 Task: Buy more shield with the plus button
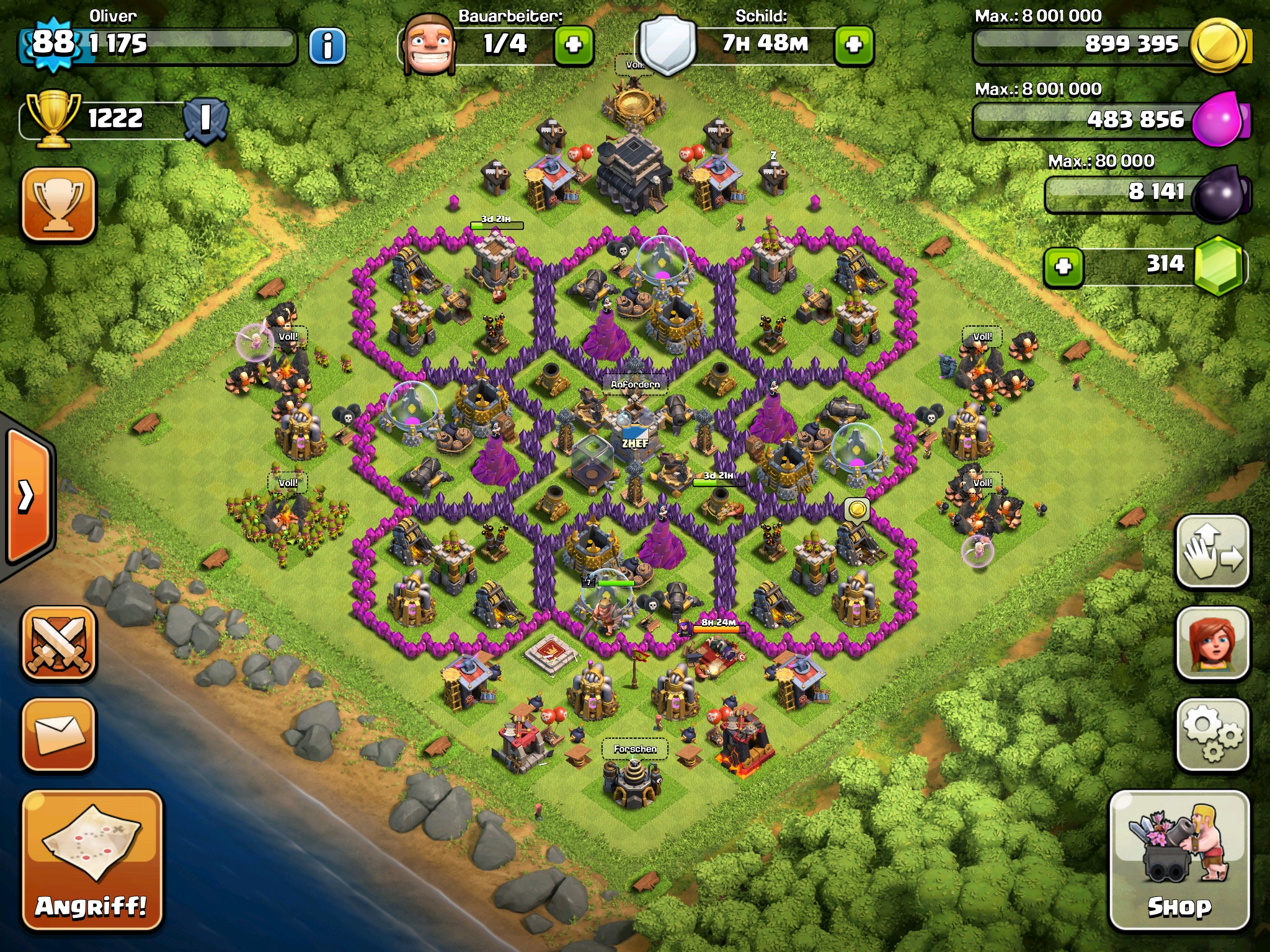[x=854, y=45]
